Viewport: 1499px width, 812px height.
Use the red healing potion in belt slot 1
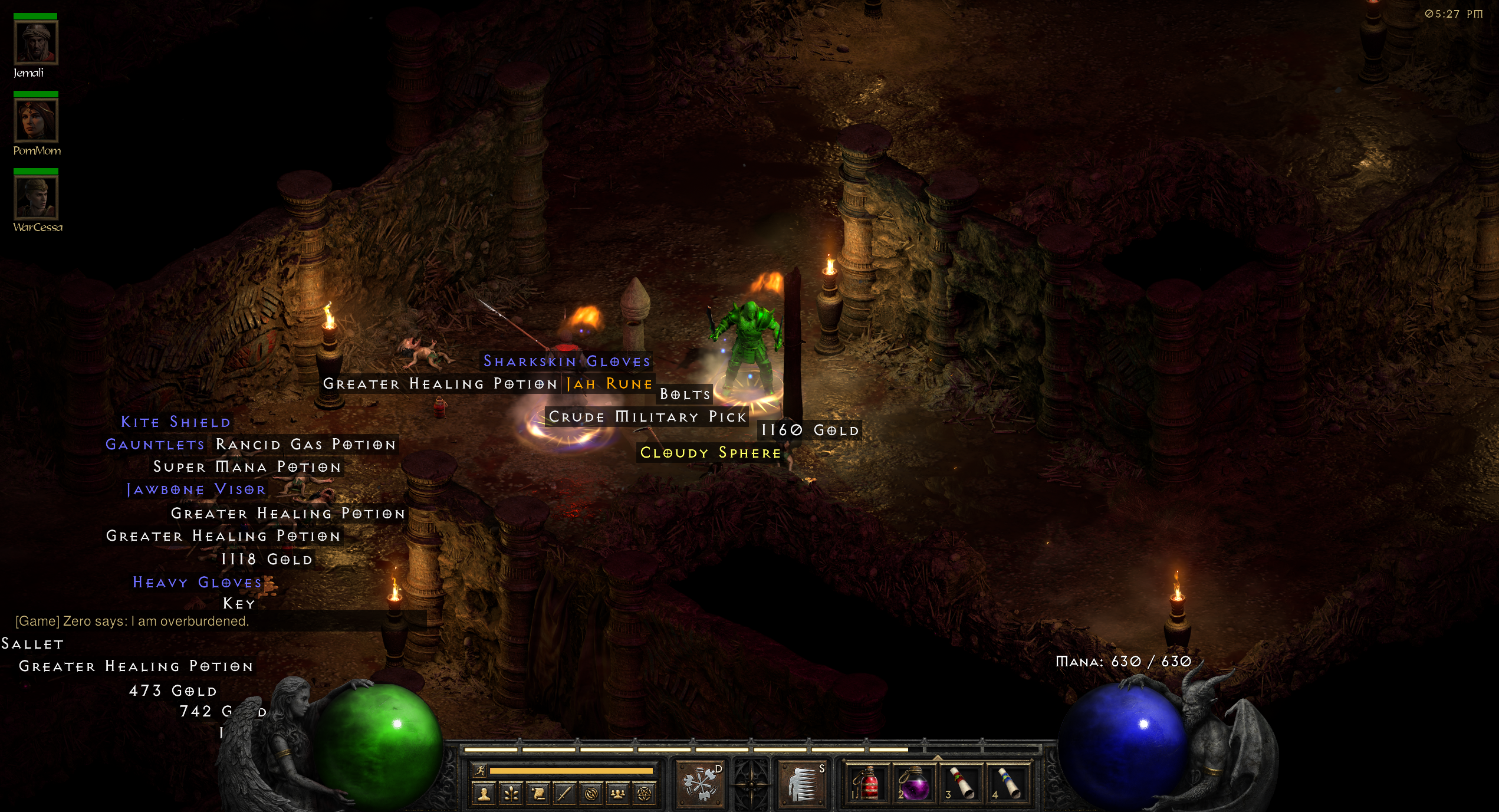pos(867,784)
